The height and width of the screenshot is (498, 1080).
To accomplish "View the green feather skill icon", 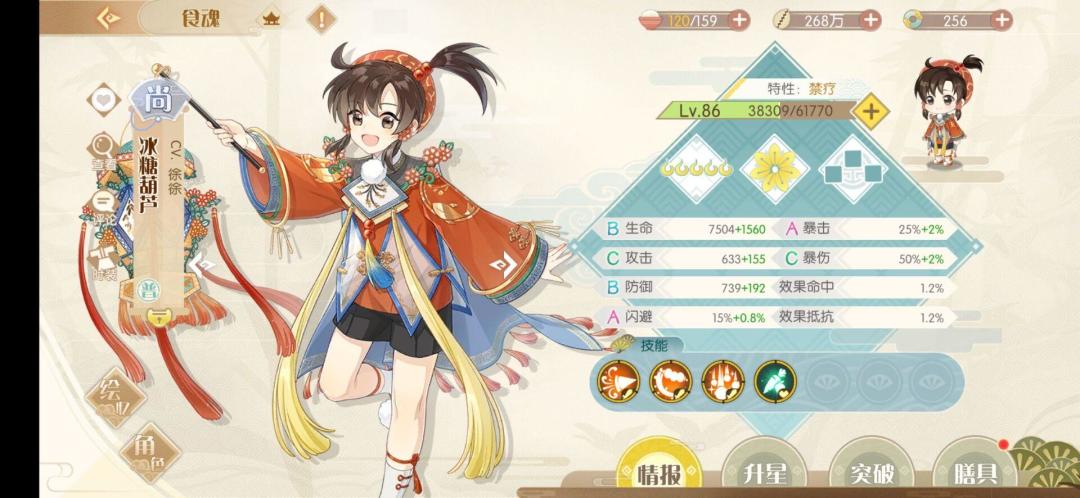I will [x=774, y=379].
